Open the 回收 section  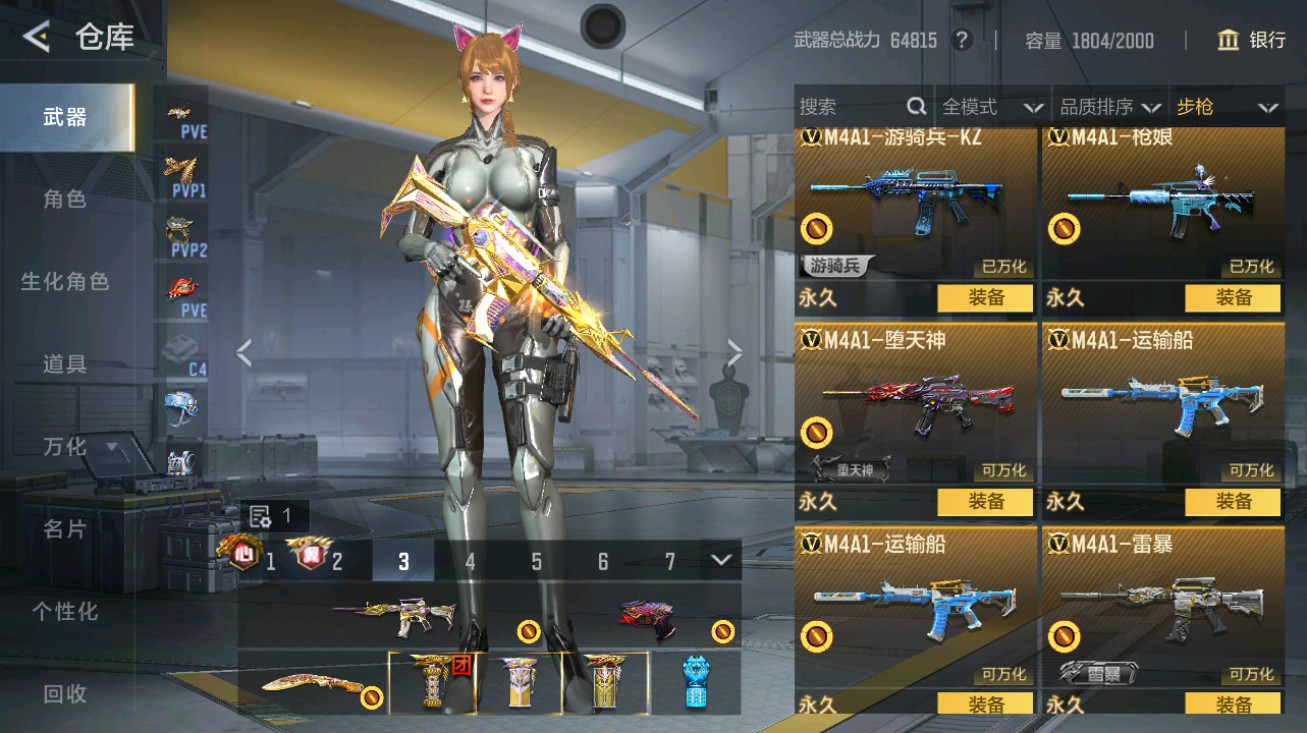point(65,693)
